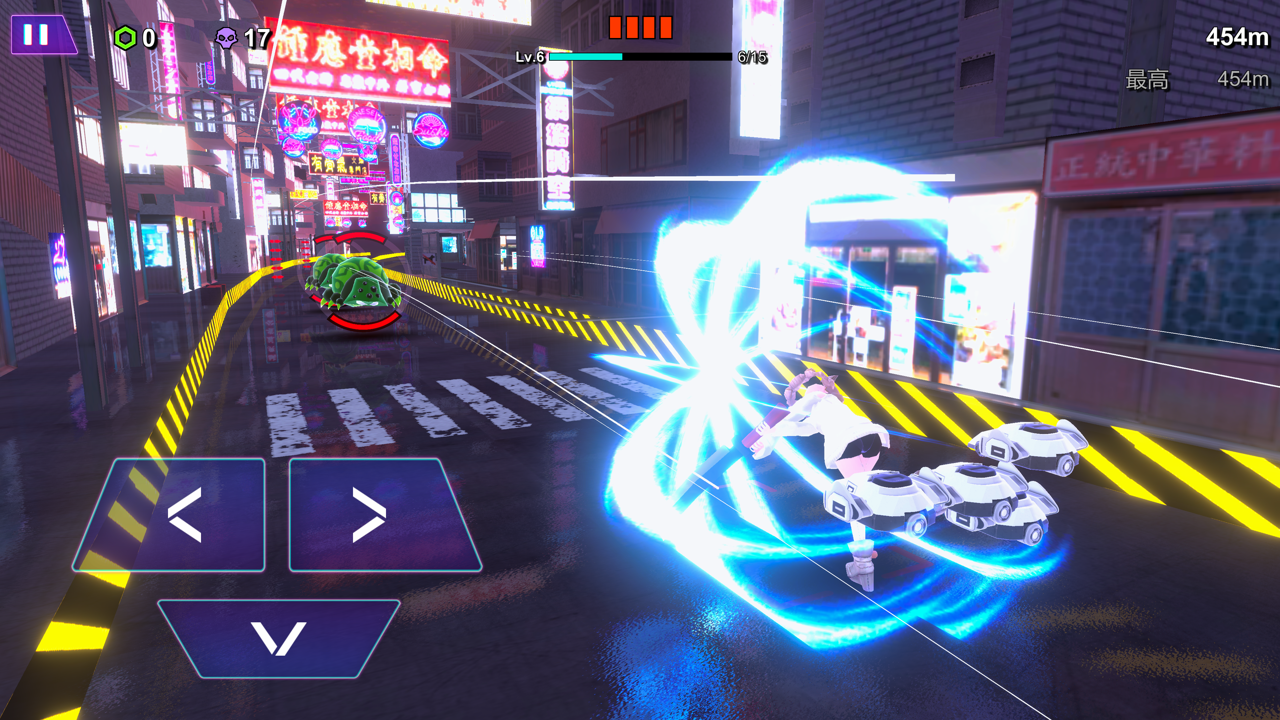
Task: Click the red health bar segments
Action: [x=640, y=25]
